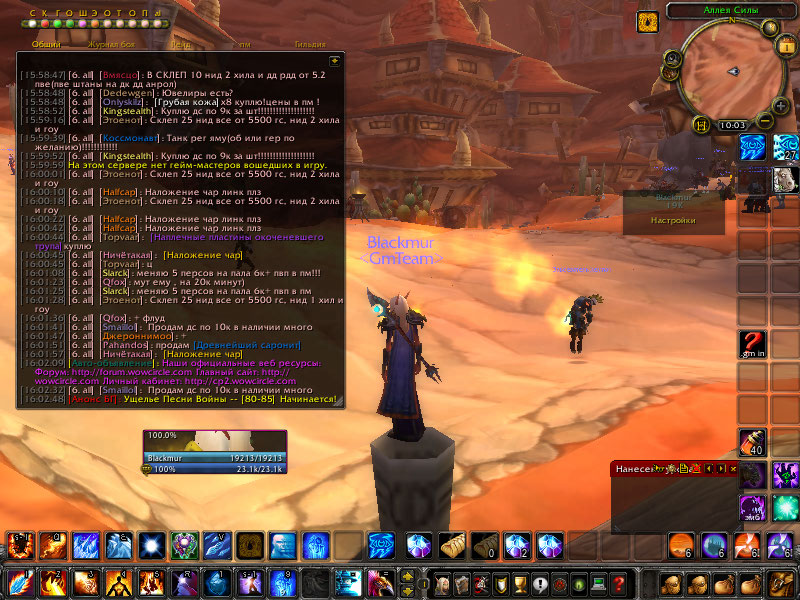Open the Настройки settings button
The image size is (800, 600).
673,220
